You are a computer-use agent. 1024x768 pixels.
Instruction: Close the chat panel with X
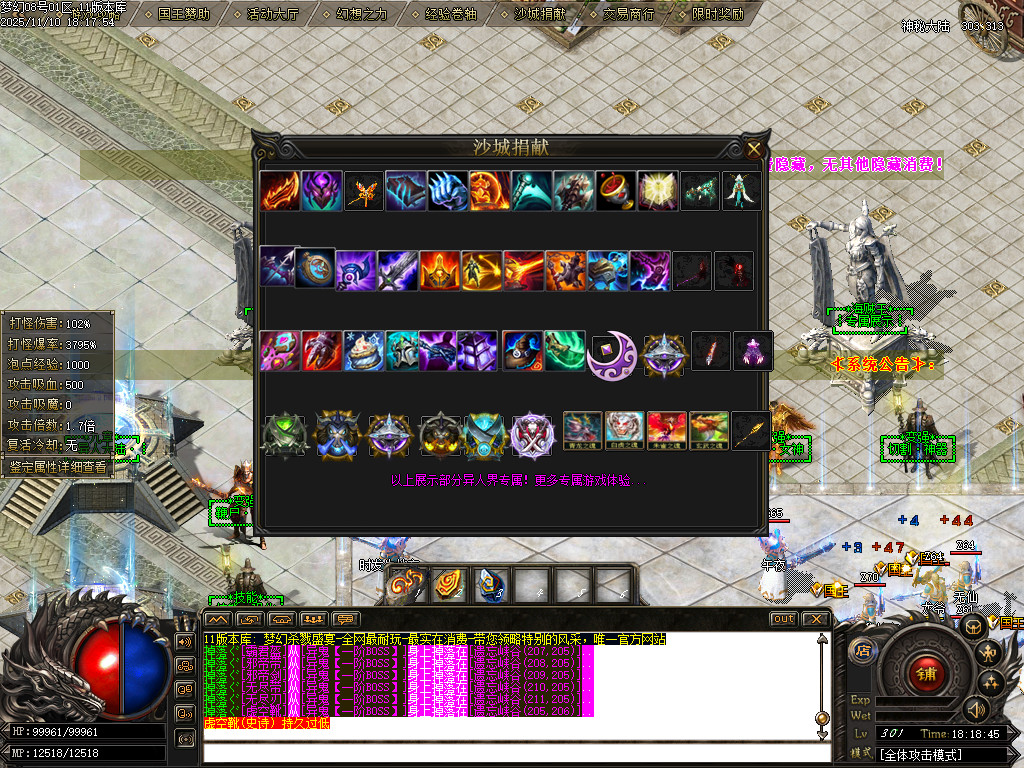point(816,619)
